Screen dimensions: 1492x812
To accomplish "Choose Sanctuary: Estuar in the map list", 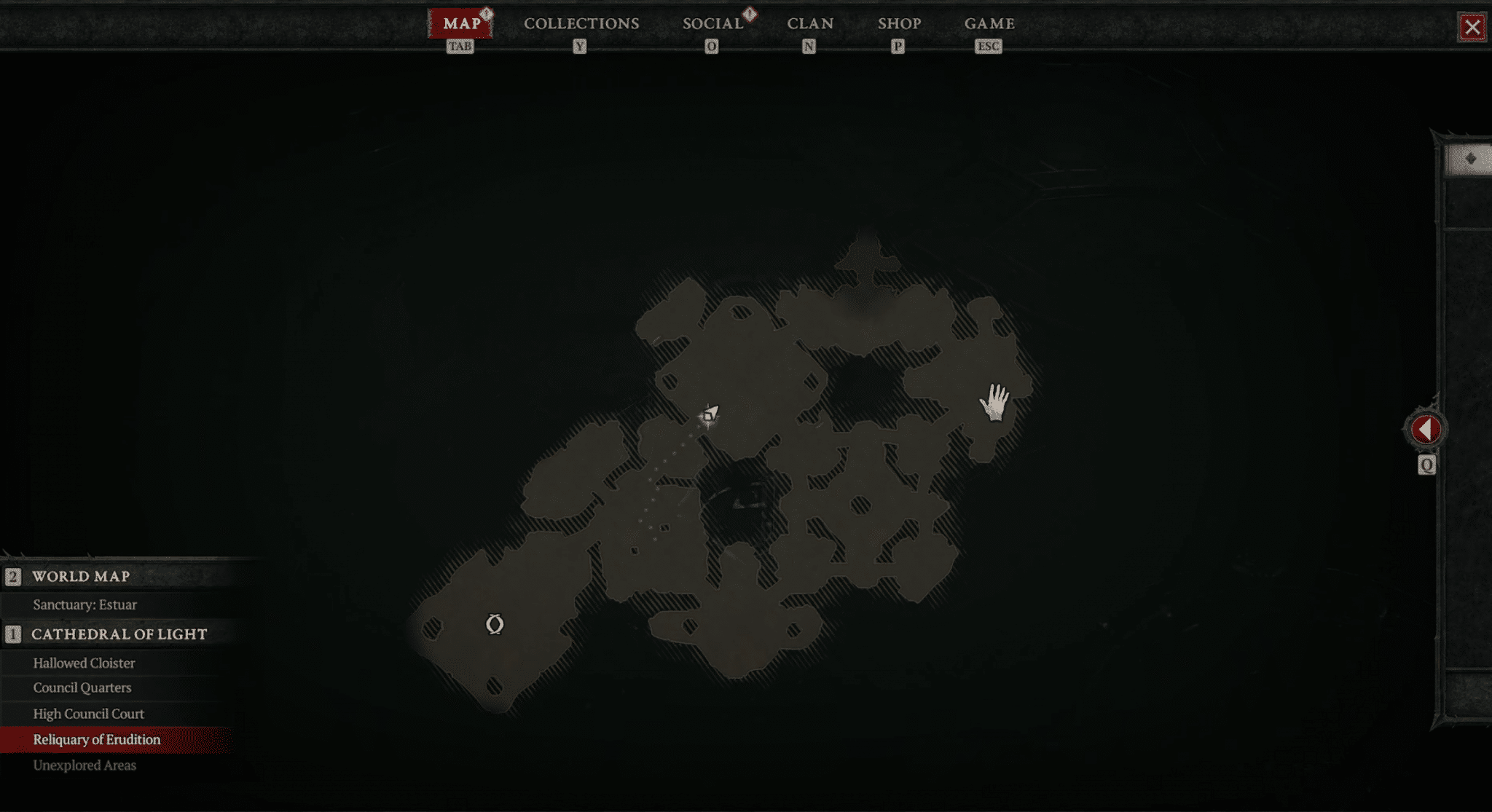I will (x=85, y=604).
